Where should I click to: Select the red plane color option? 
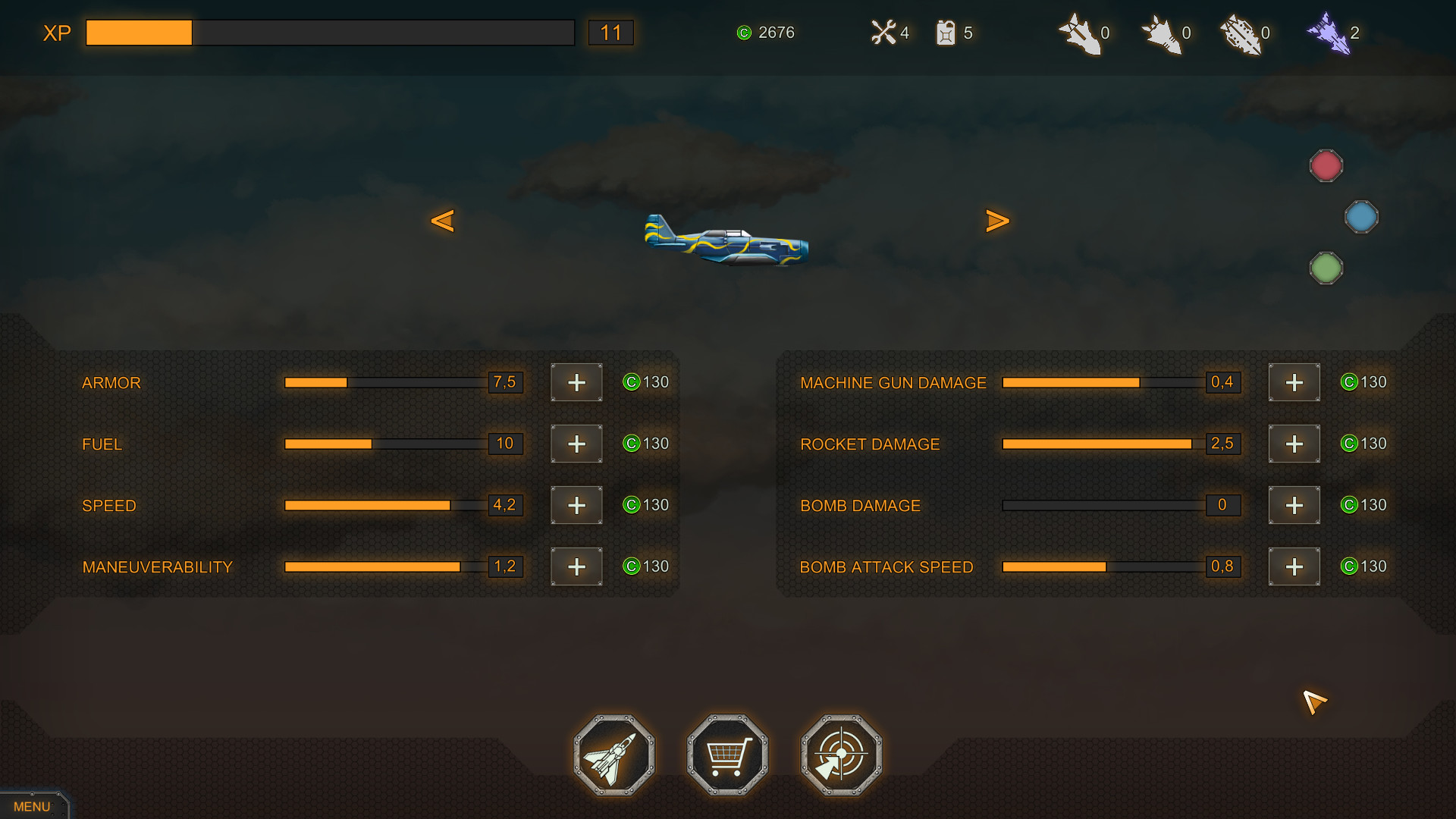1326,165
